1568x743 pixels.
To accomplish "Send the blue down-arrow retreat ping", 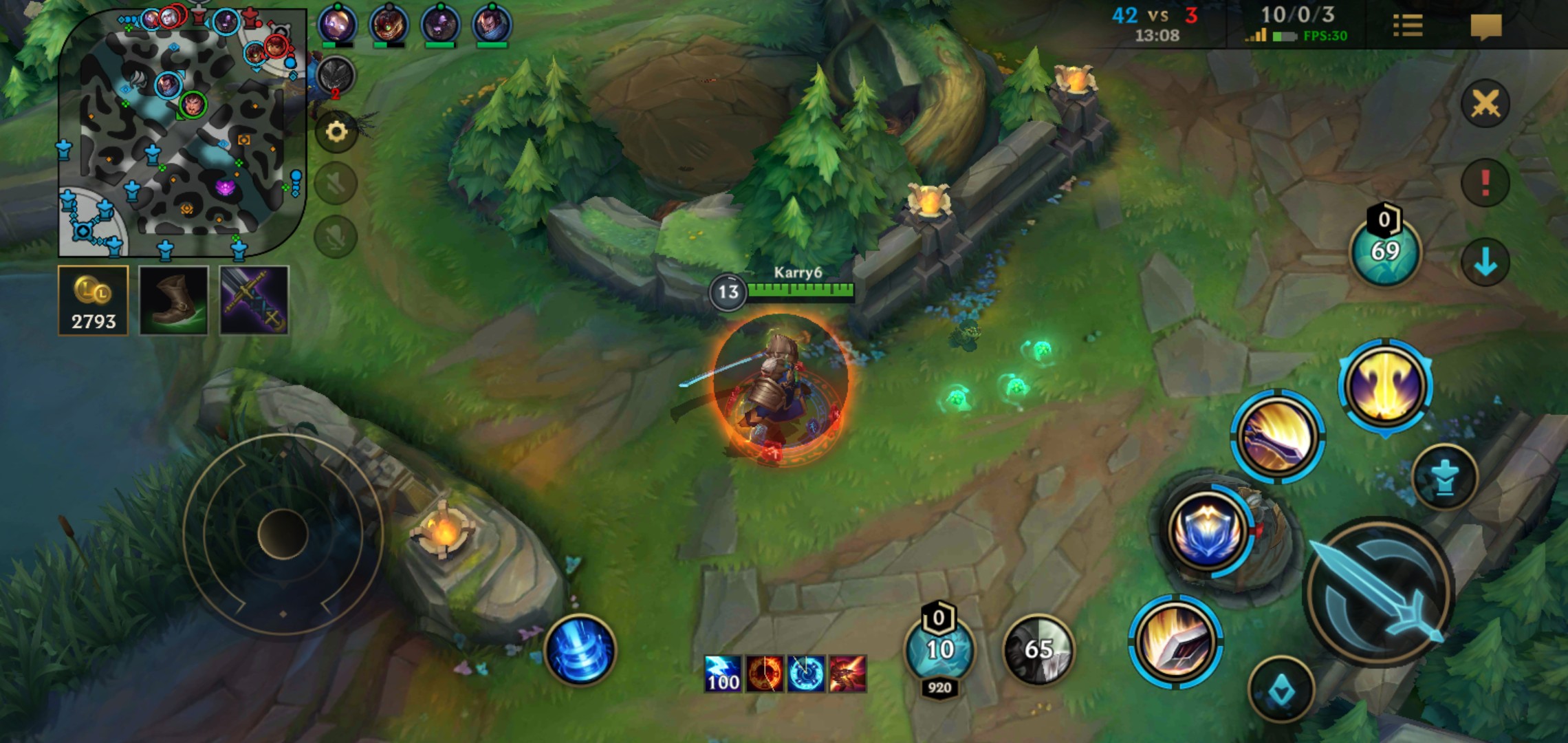I will pos(1485,262).
